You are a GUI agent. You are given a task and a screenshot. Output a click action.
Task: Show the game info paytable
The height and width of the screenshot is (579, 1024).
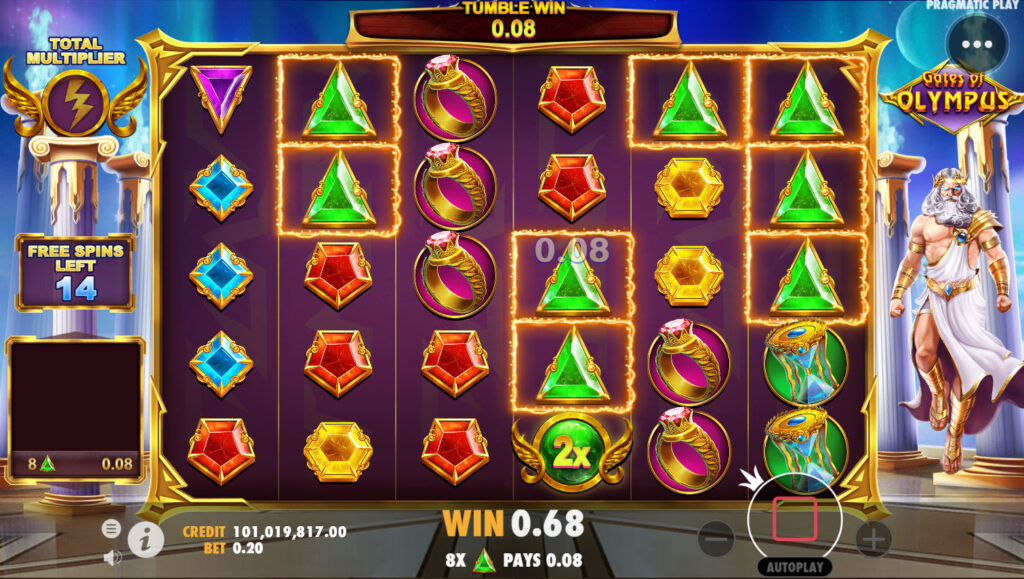146,539
